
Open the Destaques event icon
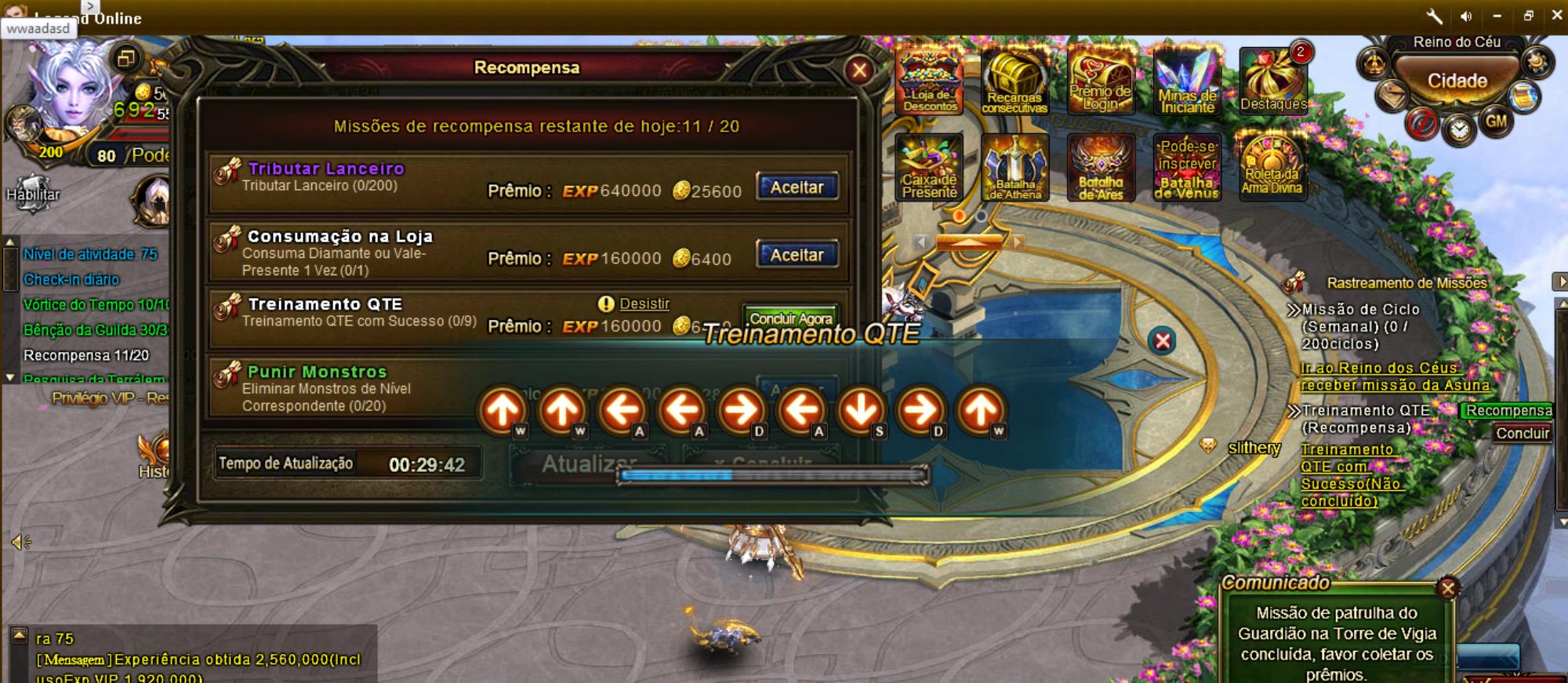click(1273, 80)
